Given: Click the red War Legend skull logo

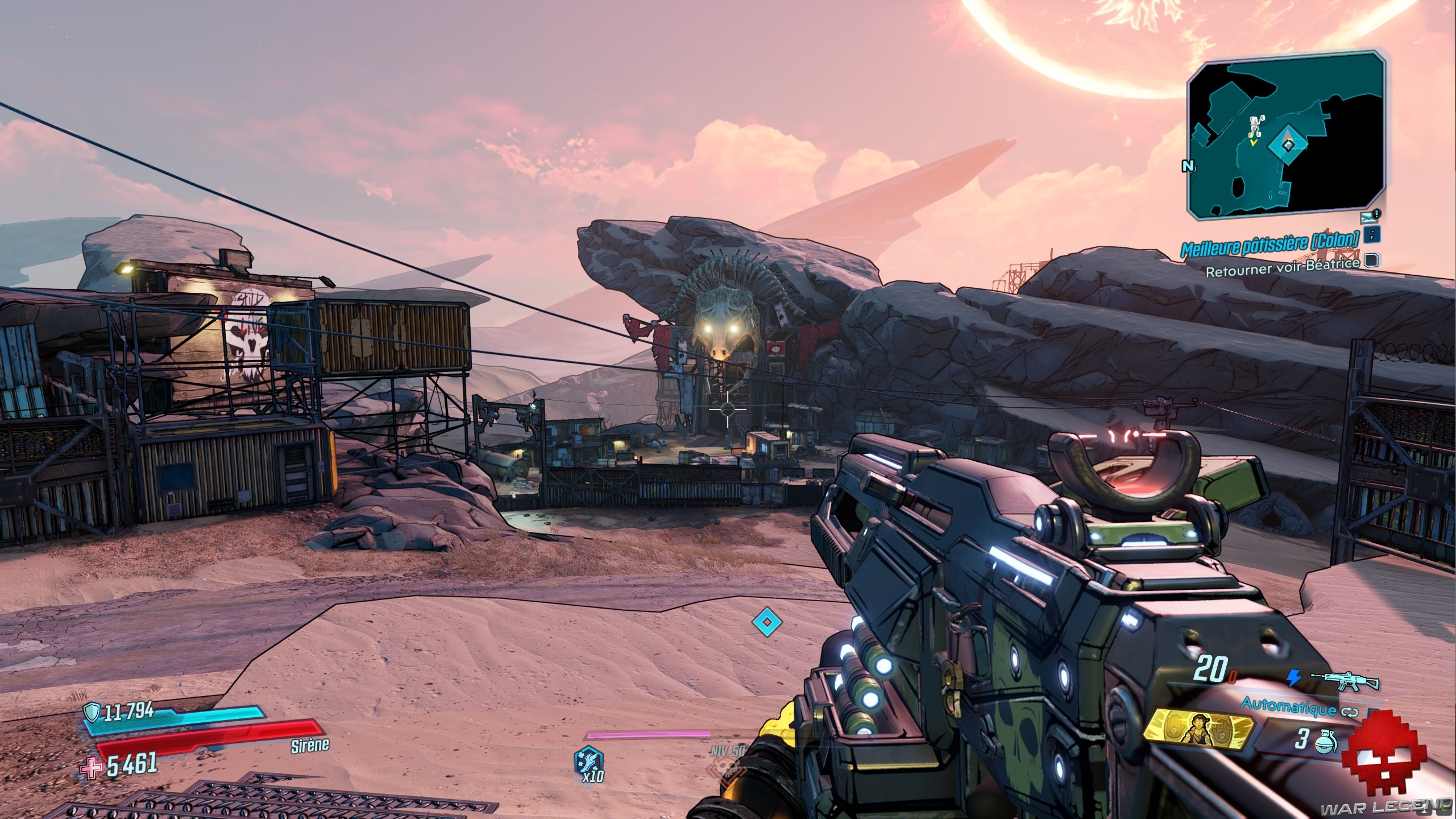Looking at the screenshot, I should (x=1375, y=763).
